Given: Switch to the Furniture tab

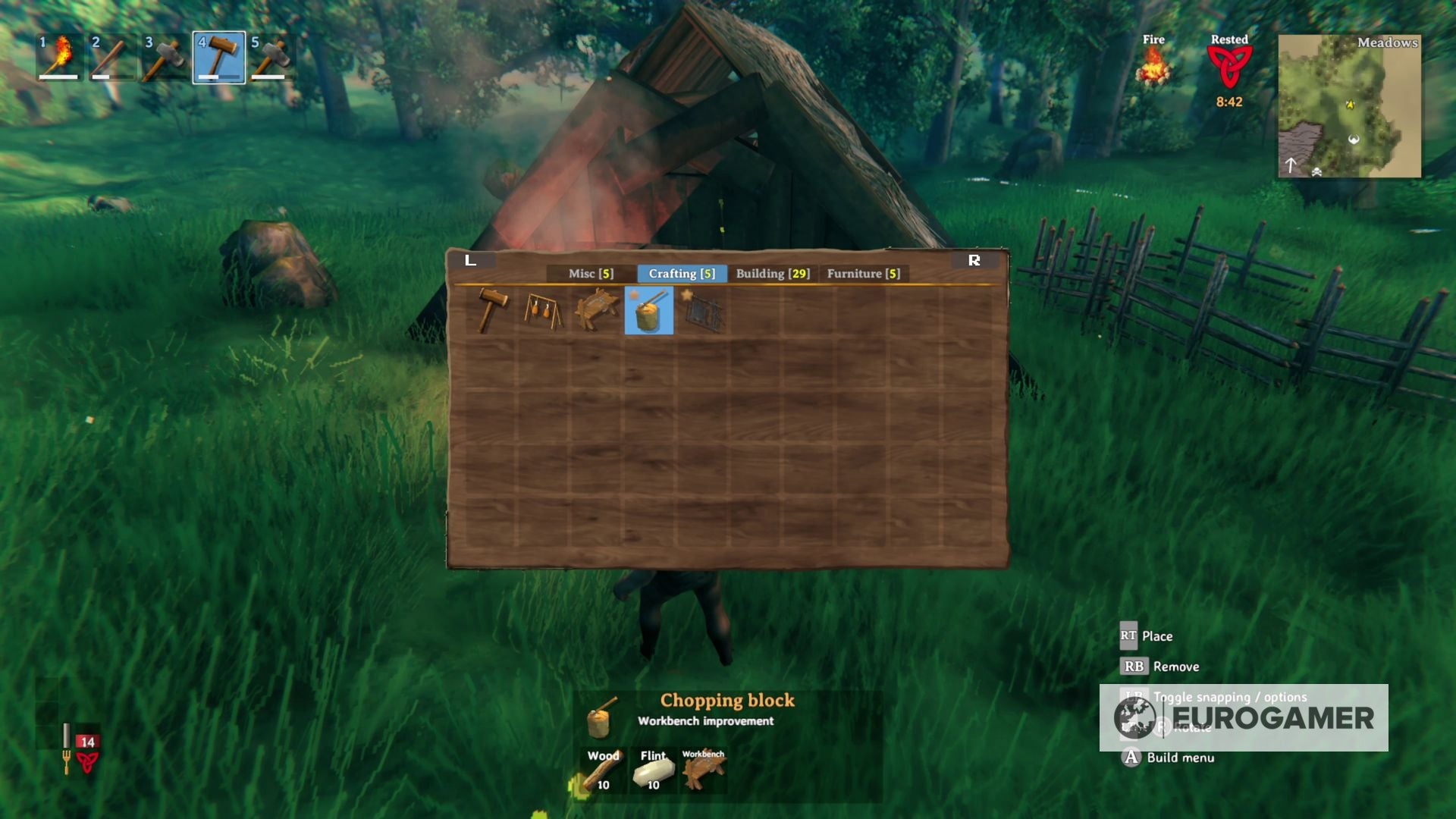Looking at the screenshot, I should click(x=864, y=274).
